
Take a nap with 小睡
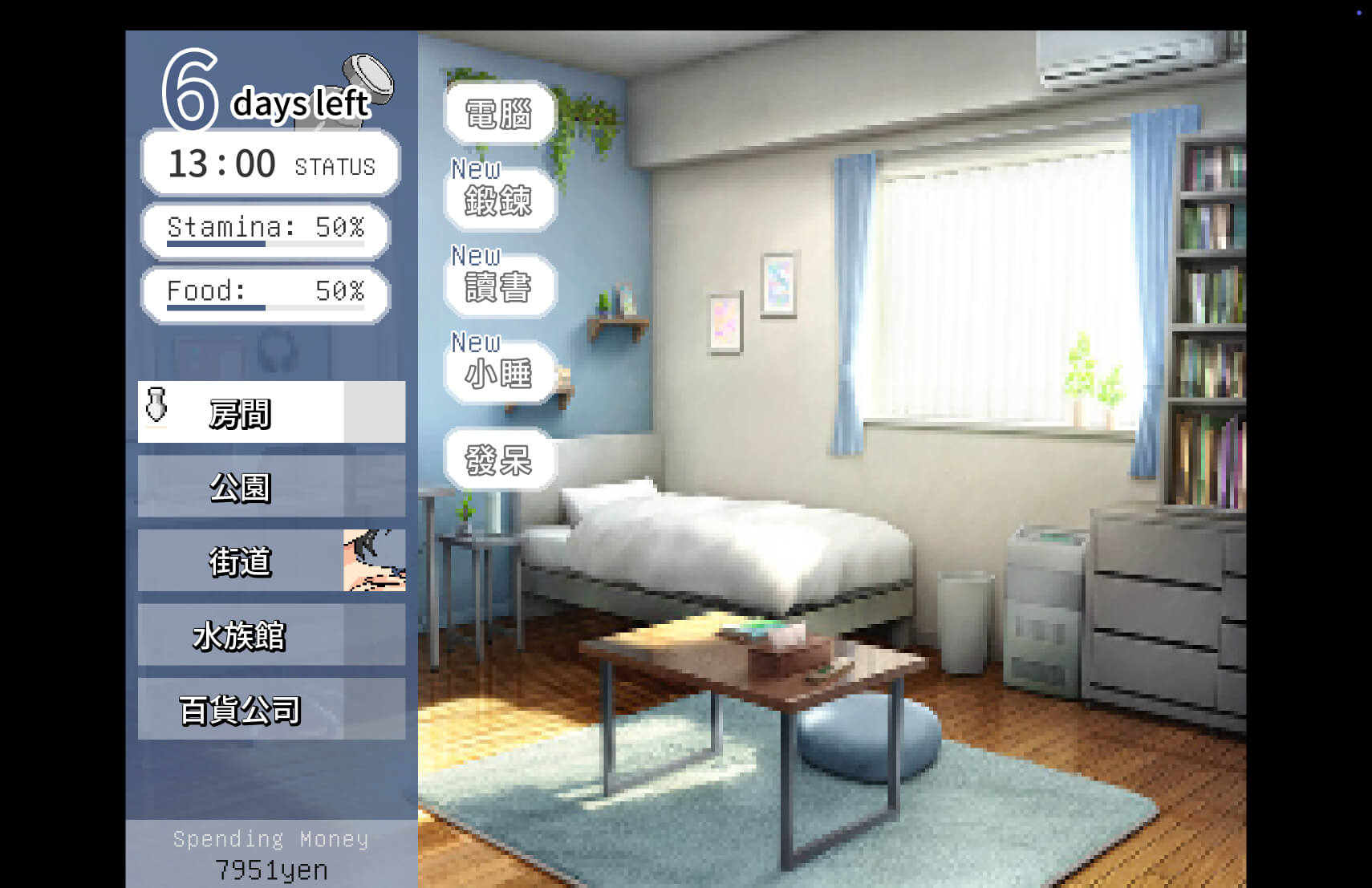pyautogui.click(x=499, y=374)
